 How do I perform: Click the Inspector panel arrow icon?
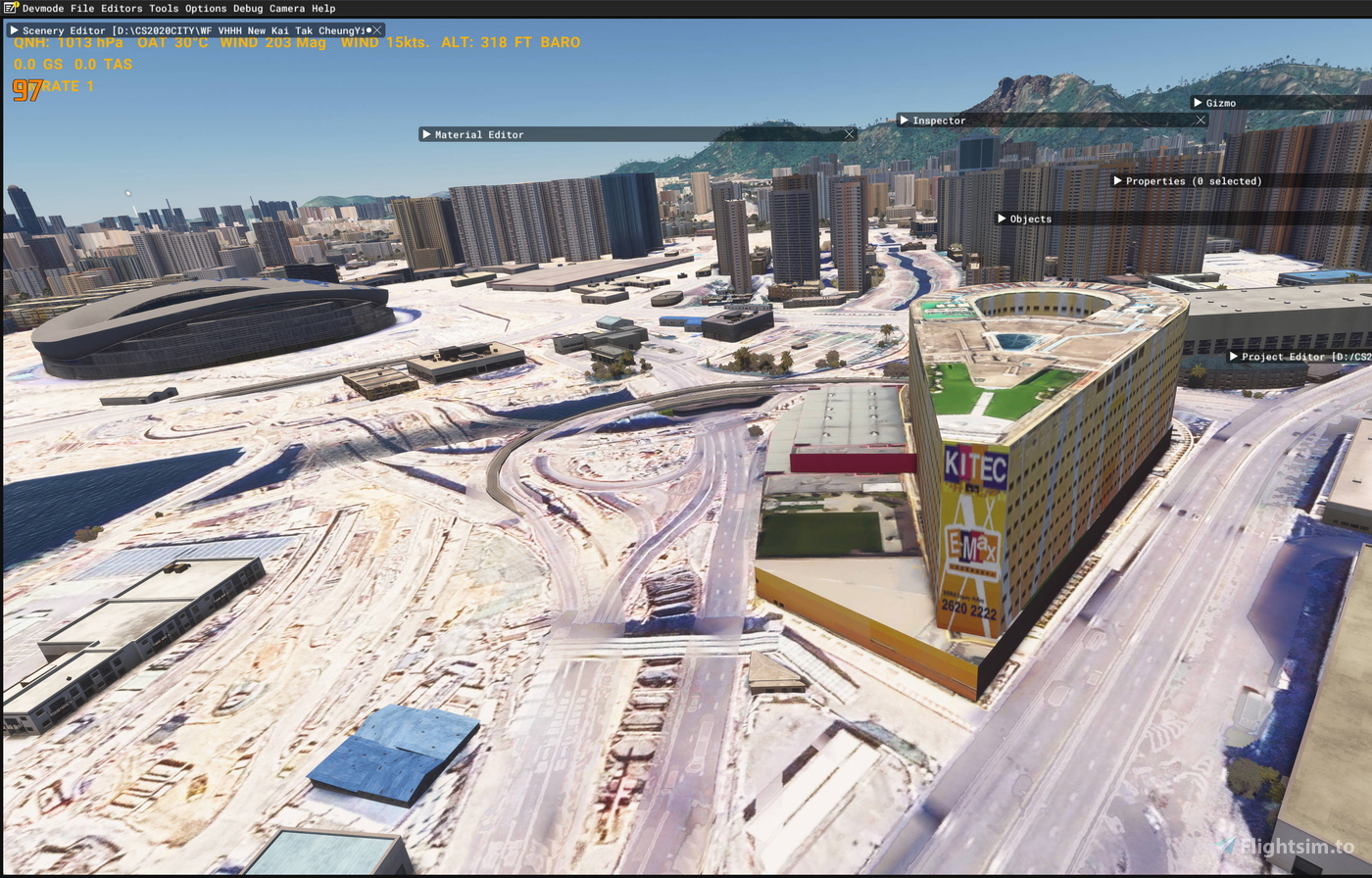(x=905, y=120)
